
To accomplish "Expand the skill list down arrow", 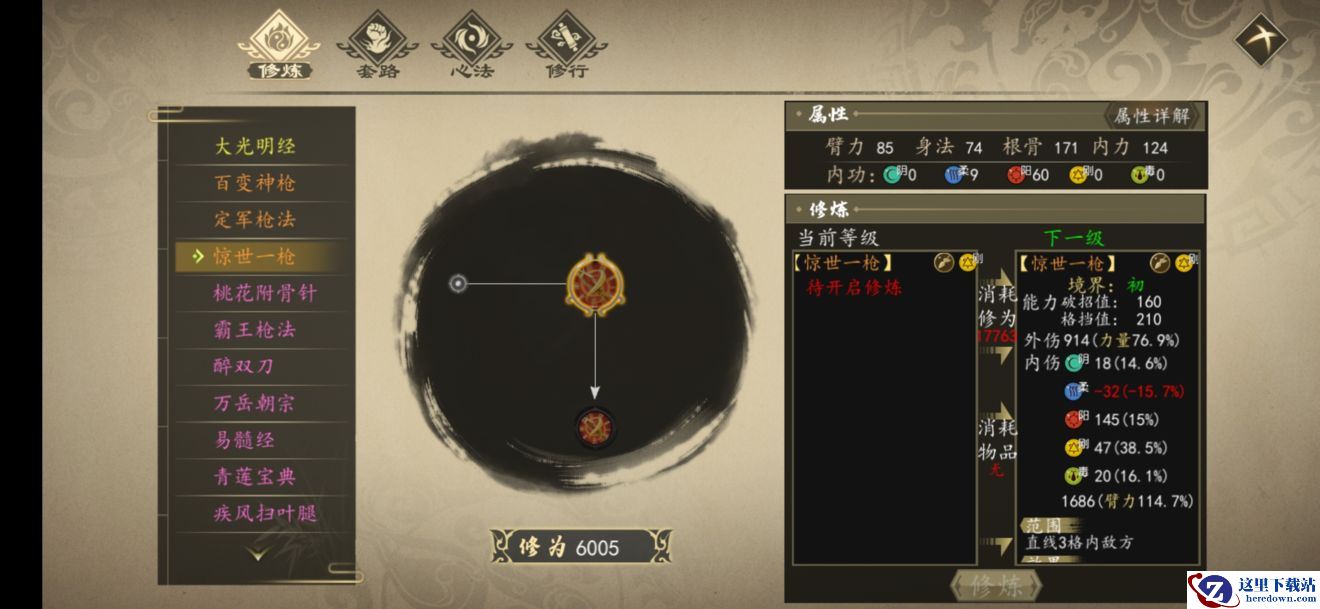I will point(258,553).
